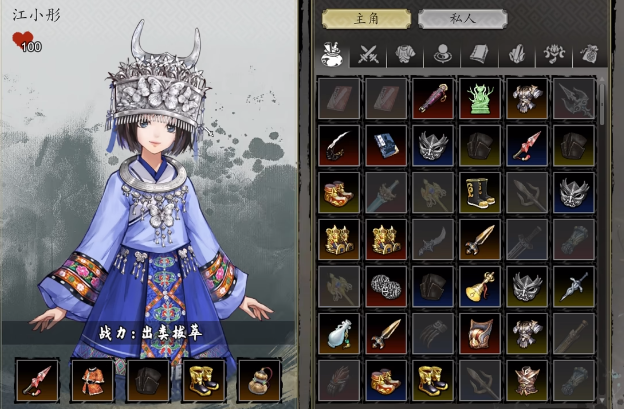The width and height of the screenshot is (624, 409).
Task: Show the book category tab
Action: [478, 54]
